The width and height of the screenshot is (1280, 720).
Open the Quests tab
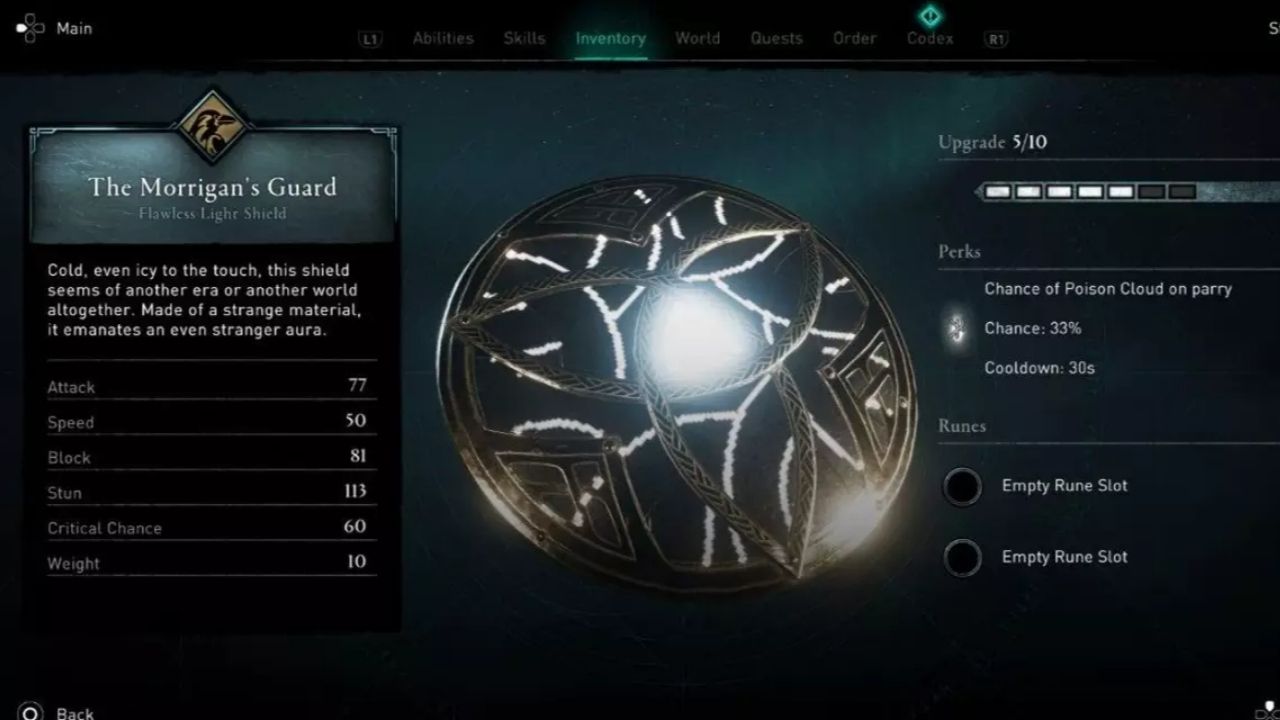(776, 38)
